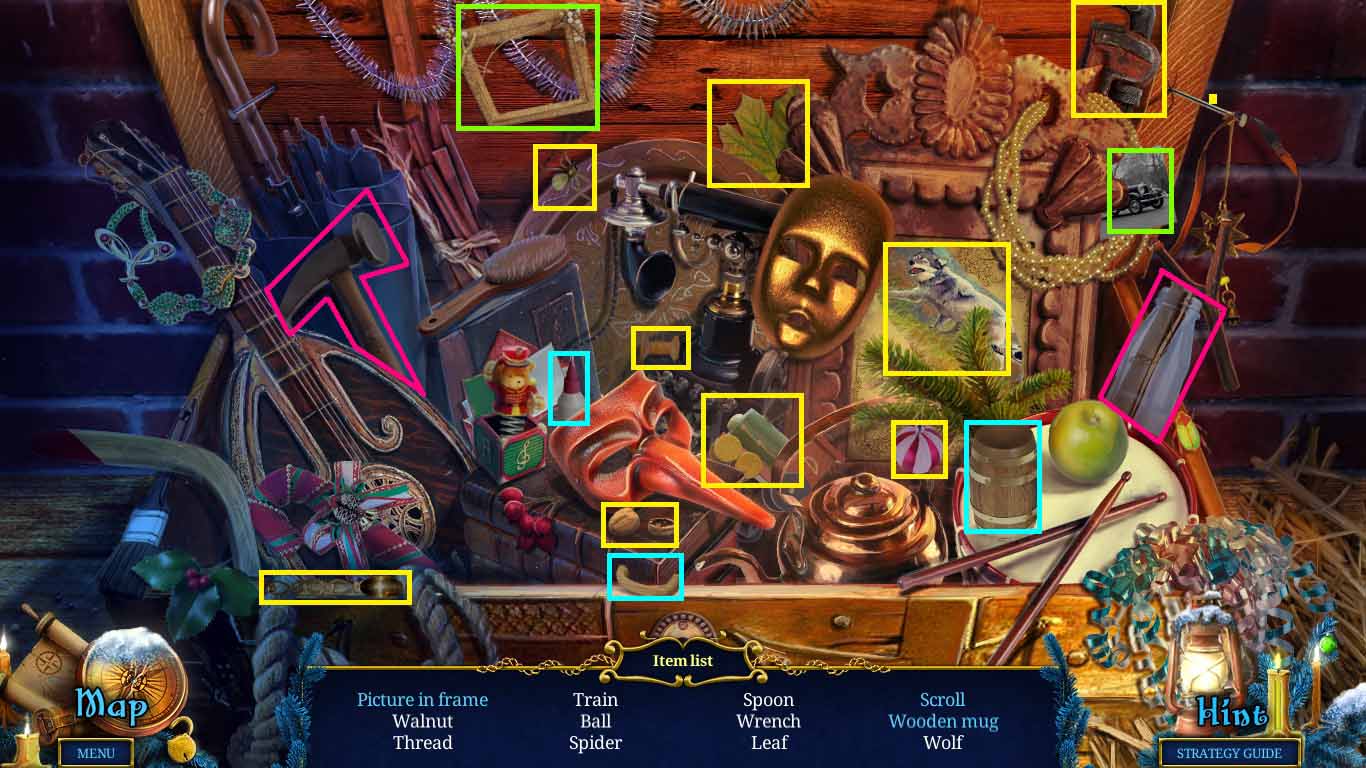
Task: Open the MENU
Action: click(x=96, y=753)
